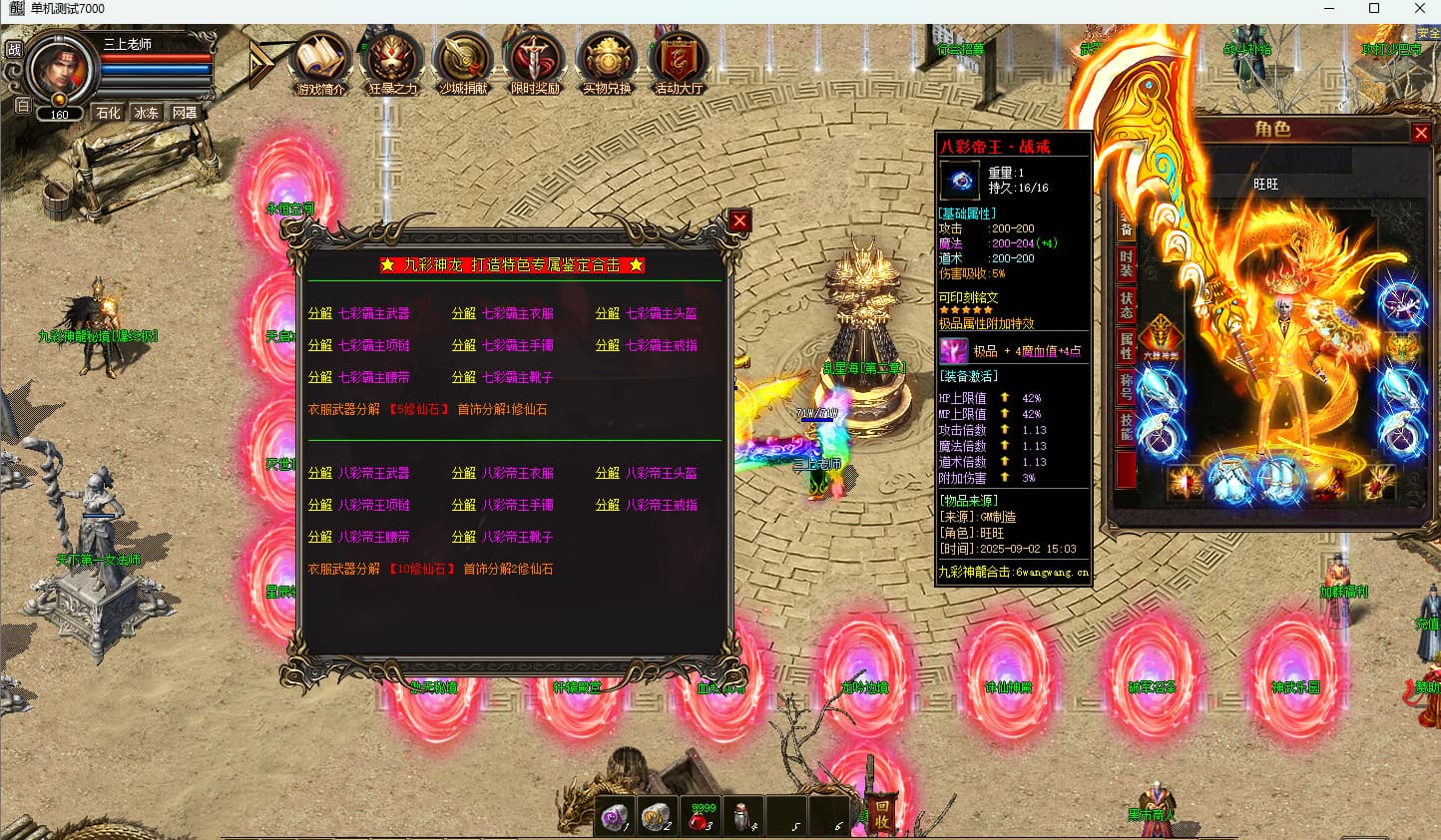This screenshot has width=1441, height=840.
Task: Close the 角色 character panel
Action: pyautogui.click(x=1421, y=133)
